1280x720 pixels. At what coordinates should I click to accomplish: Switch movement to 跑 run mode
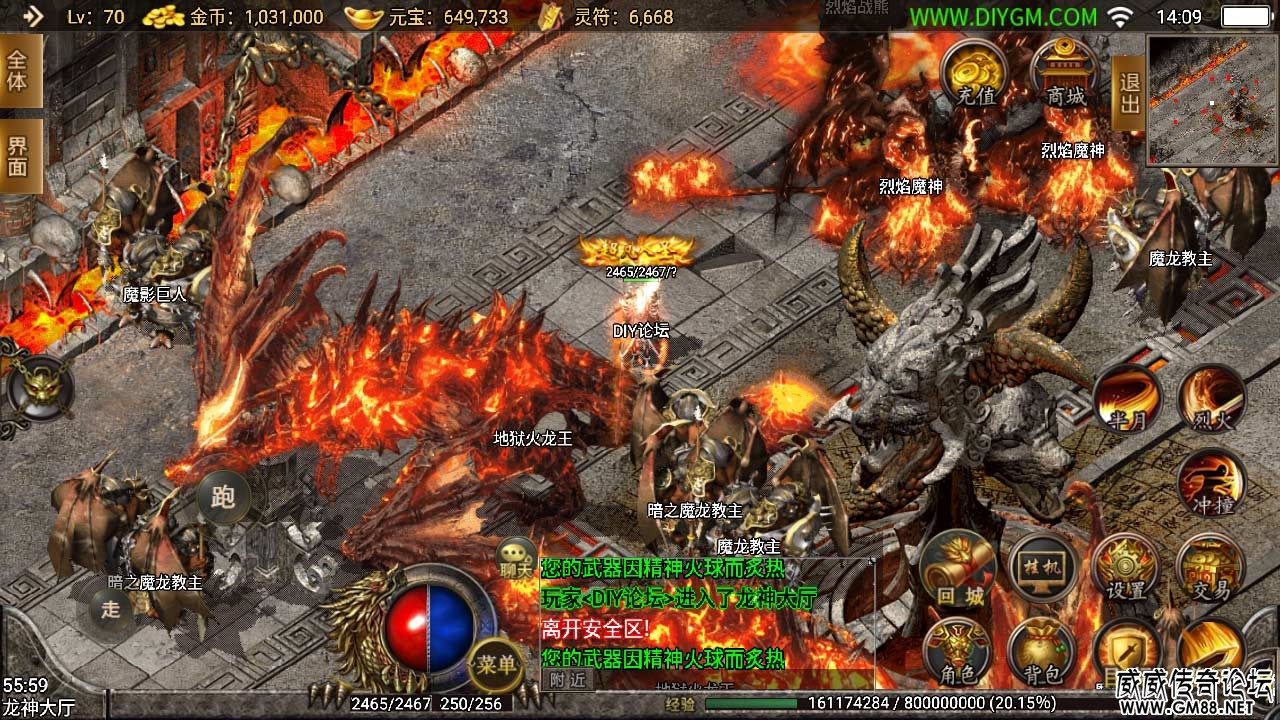222,497
